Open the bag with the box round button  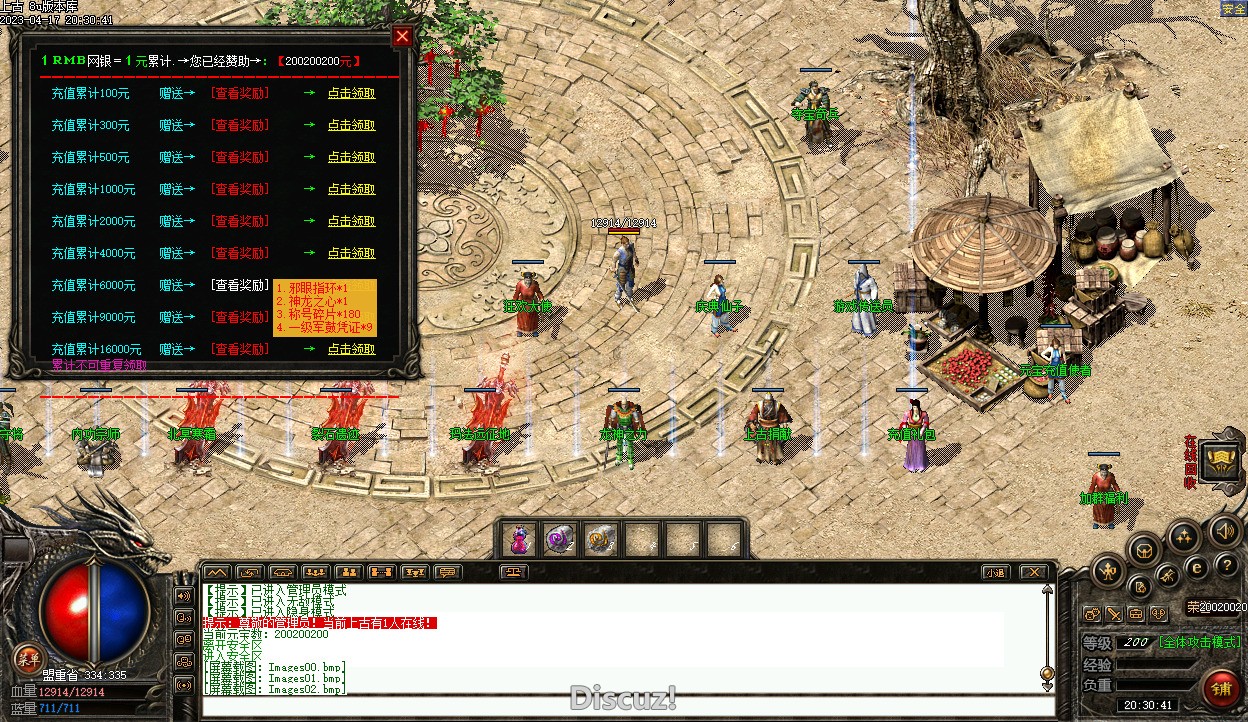[1144, 549]
